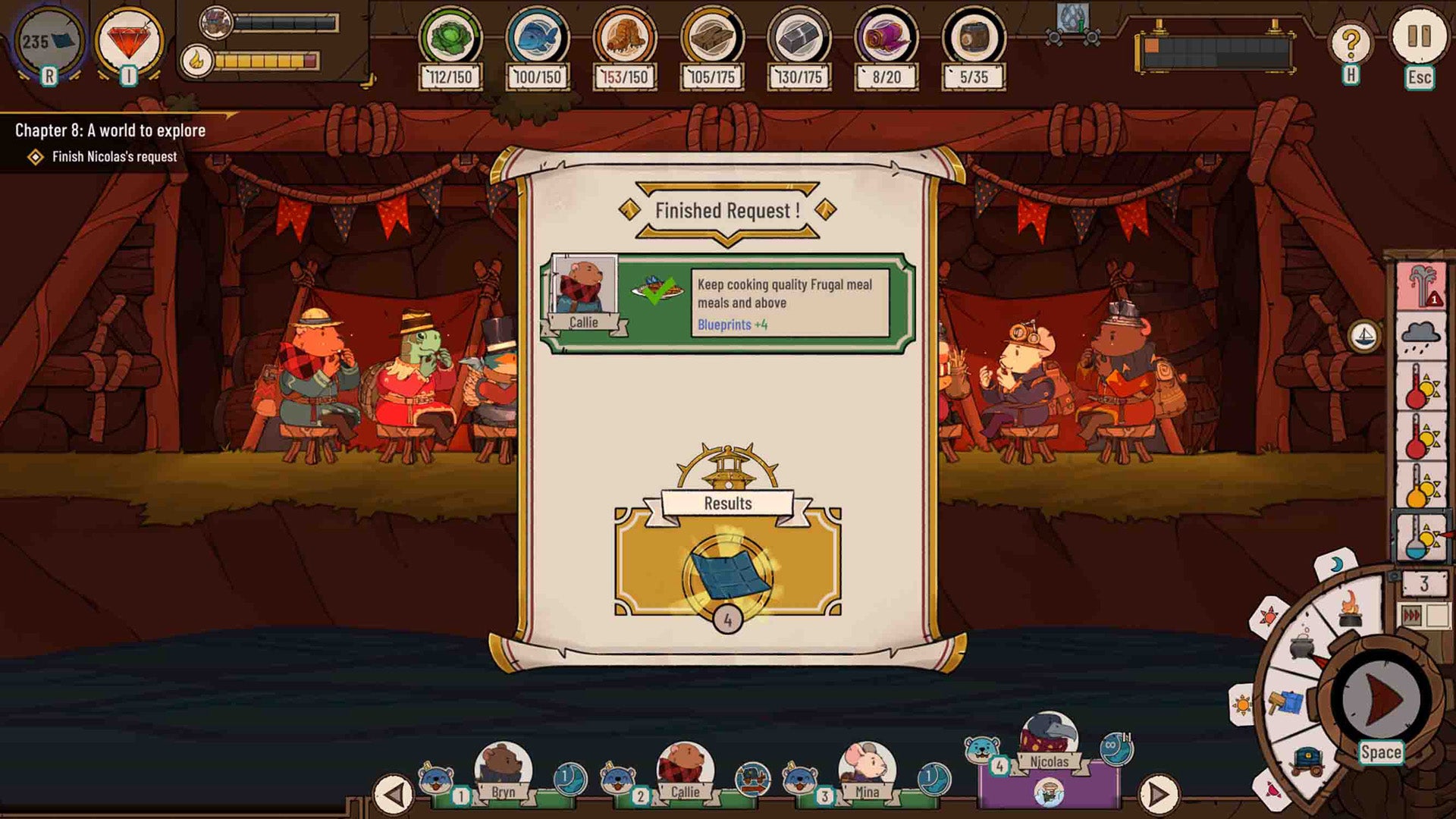Screen dimensions: 1456x819
Task: Select the cauldron cooking icon on the time wheel
Action: point(1302,647)
